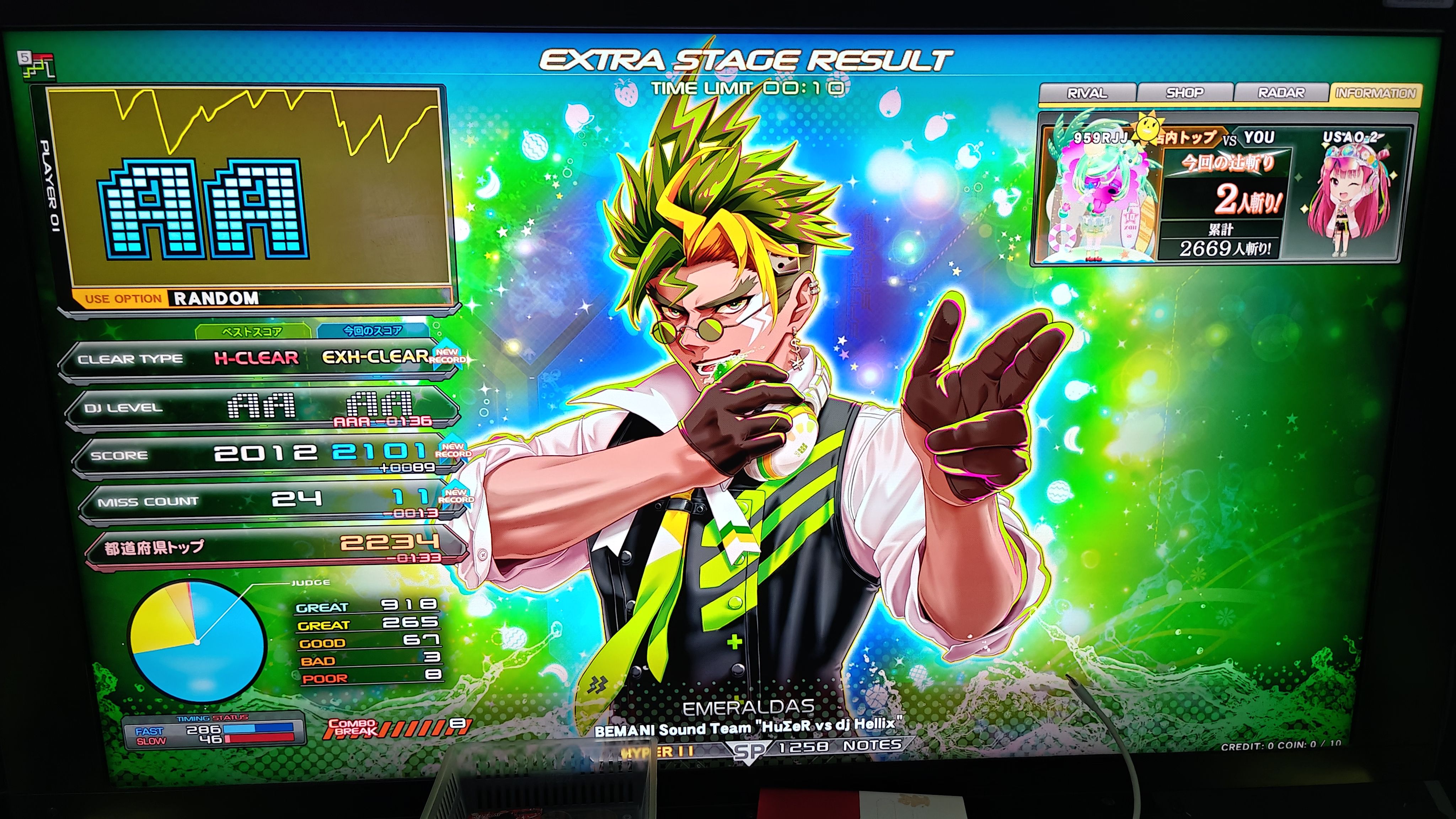Select the INFORMATION tab
1456x819 pixels.
point(1376,93)
